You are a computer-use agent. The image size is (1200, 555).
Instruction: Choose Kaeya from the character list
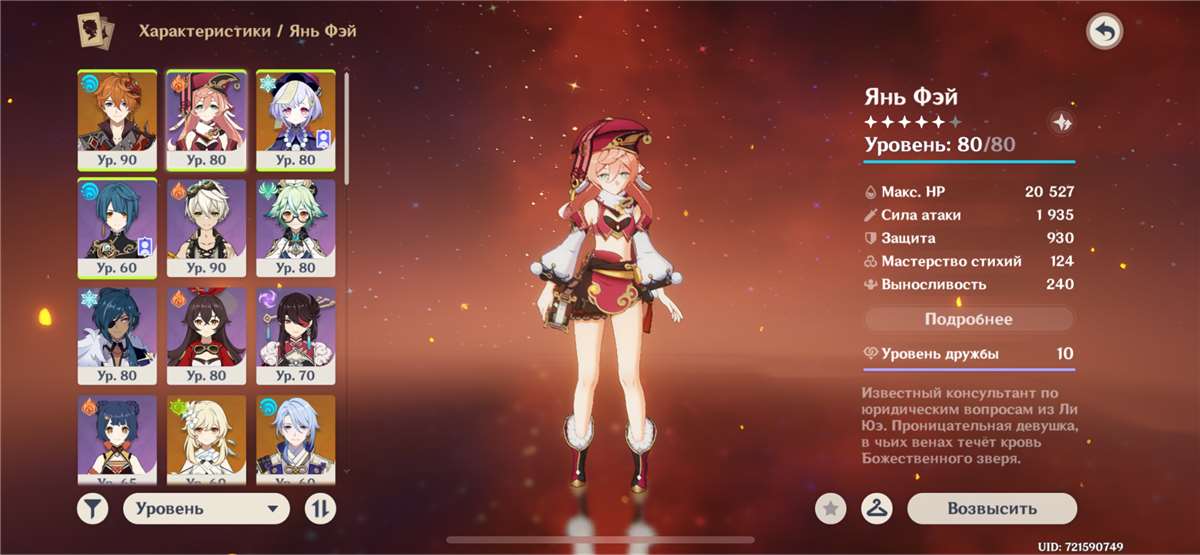[x=116, y=337]
